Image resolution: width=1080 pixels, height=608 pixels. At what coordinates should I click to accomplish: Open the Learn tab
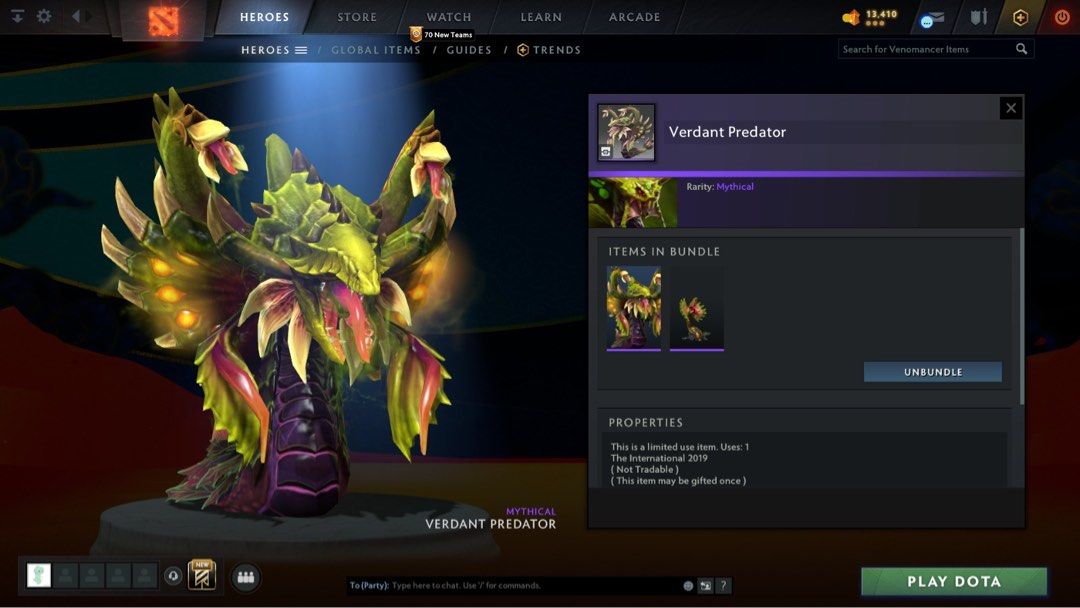(541, 17)
